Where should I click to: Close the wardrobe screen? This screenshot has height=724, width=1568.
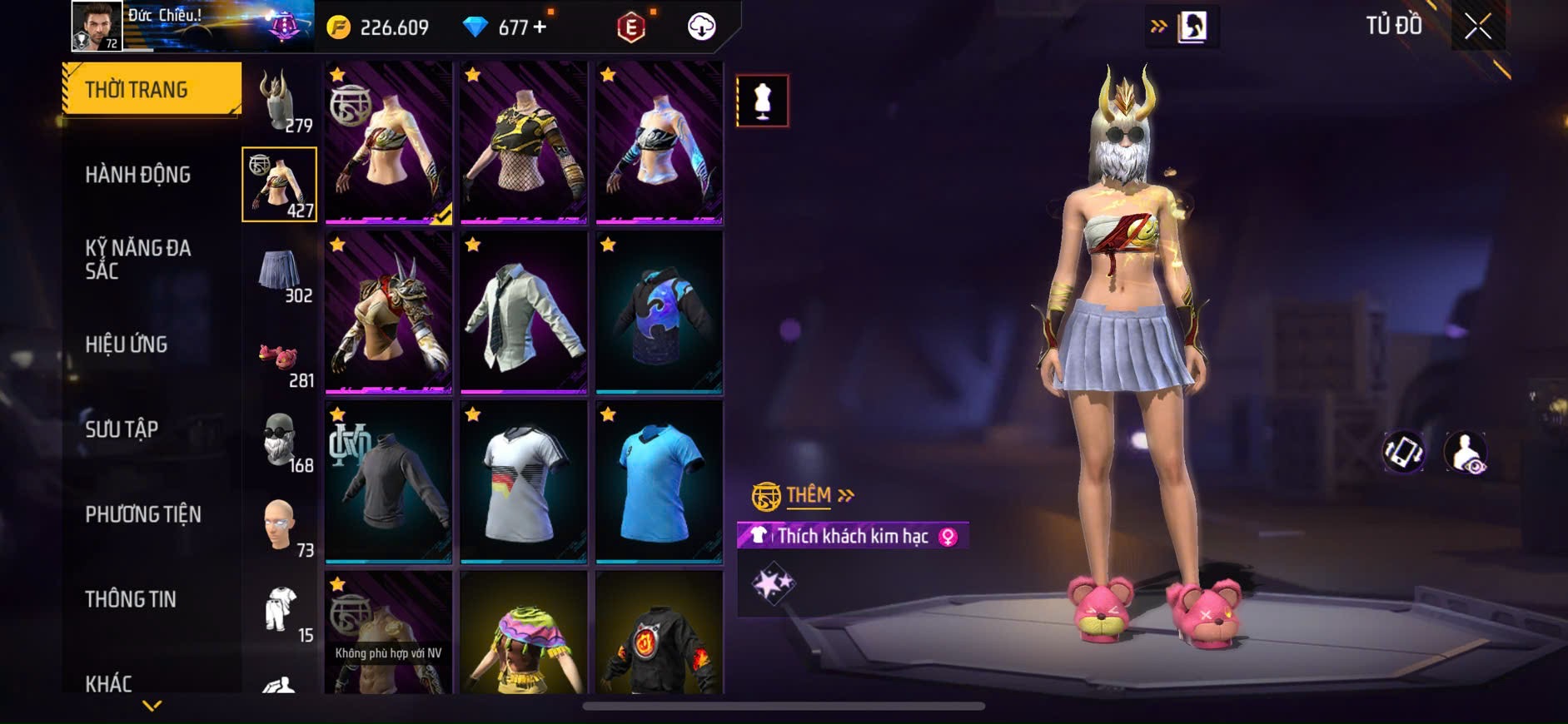click(x=1477, y=27)
